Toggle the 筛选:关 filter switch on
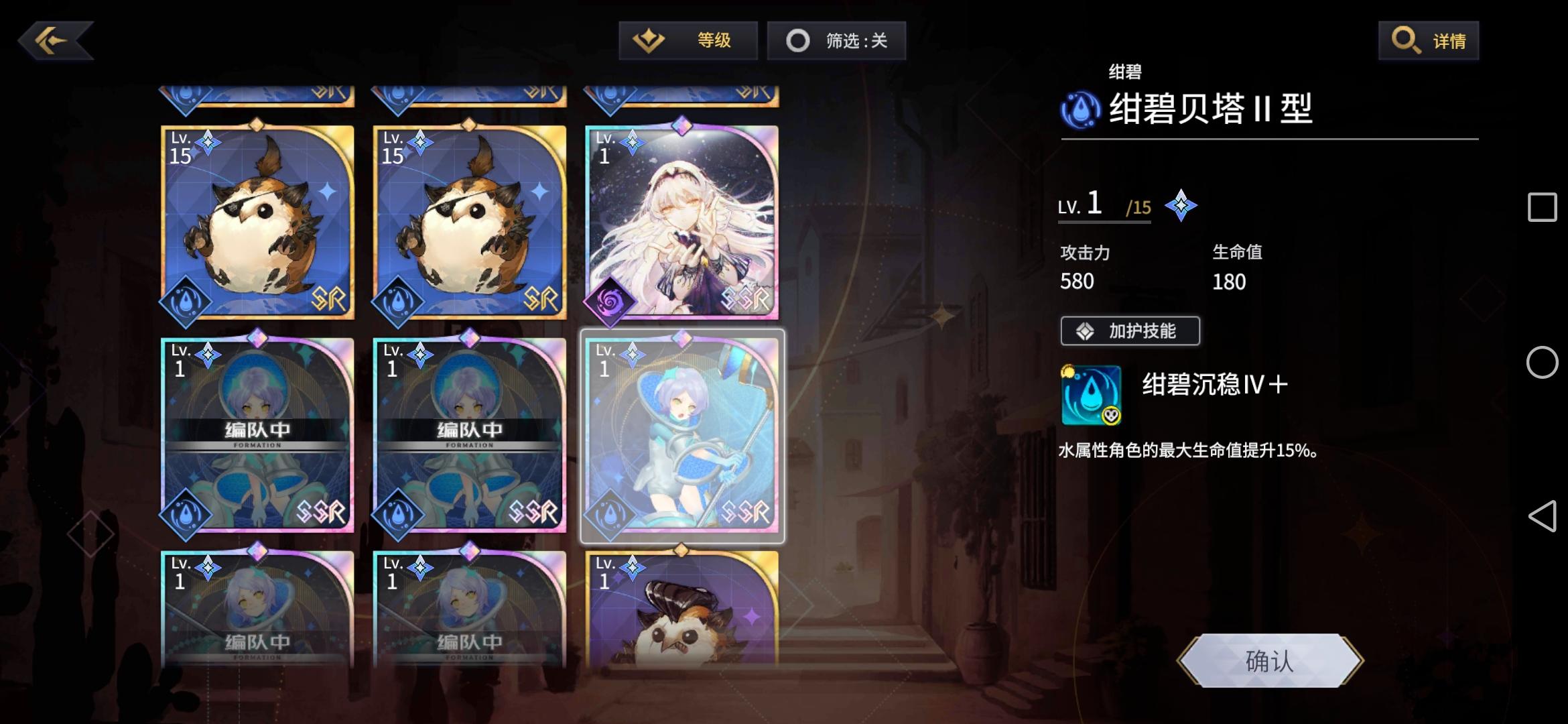Image resolution: width=1568 pixels, height=724 pixels. [x=836, y=40]
